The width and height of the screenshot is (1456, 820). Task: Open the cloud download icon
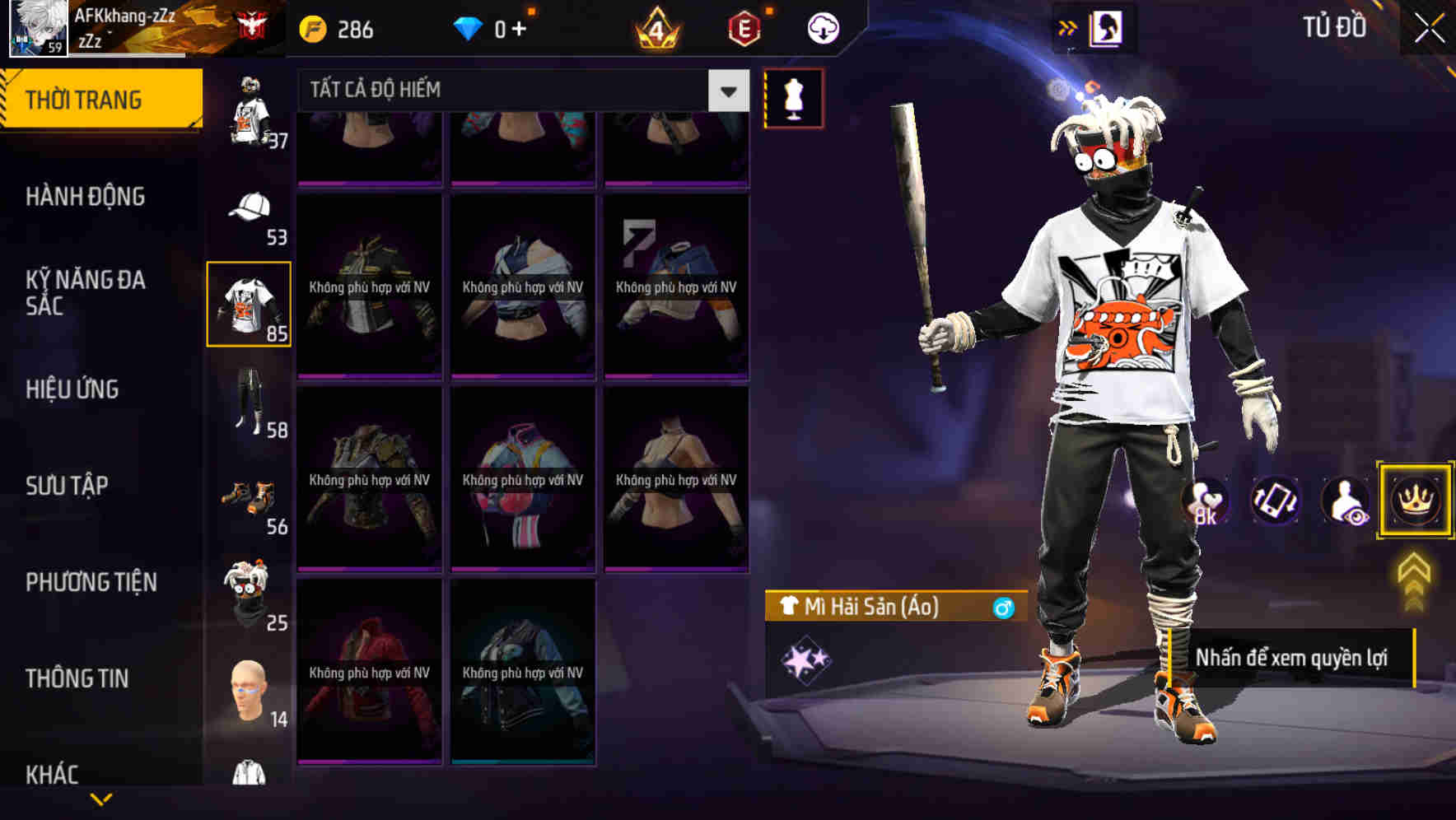click(x=821, y=27)
